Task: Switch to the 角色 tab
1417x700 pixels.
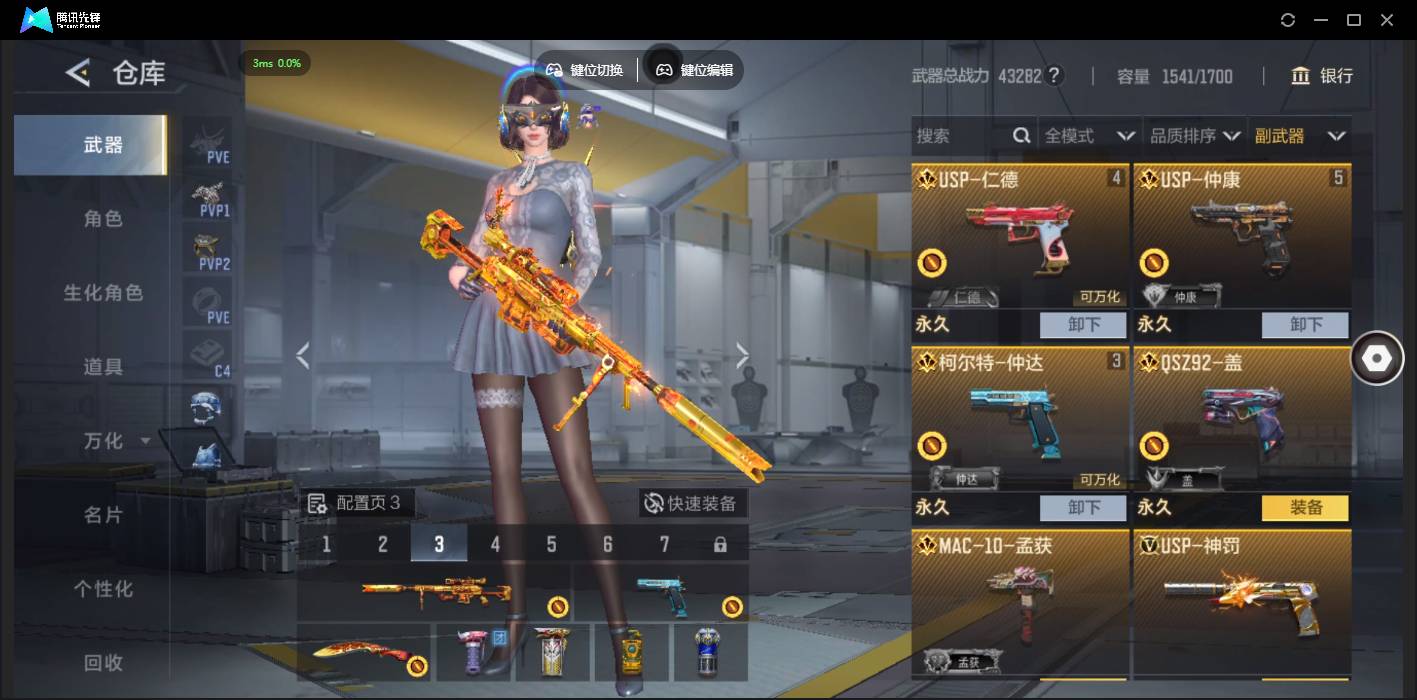Action: [103, 219]
